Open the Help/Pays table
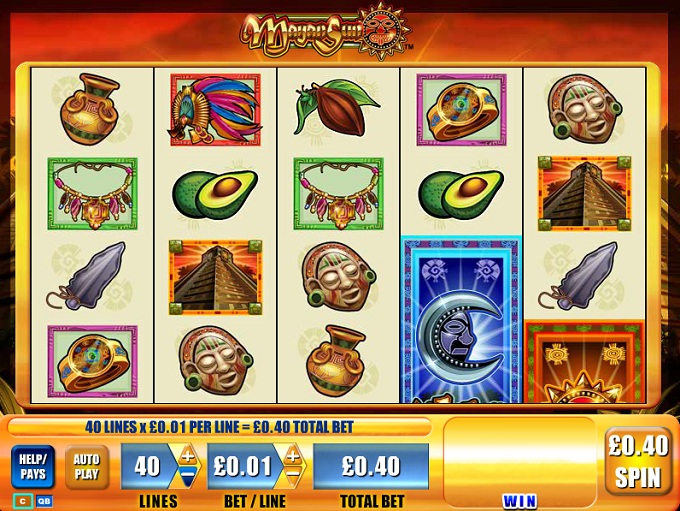The width and height of the screenshot is (680, 511). 33,466
